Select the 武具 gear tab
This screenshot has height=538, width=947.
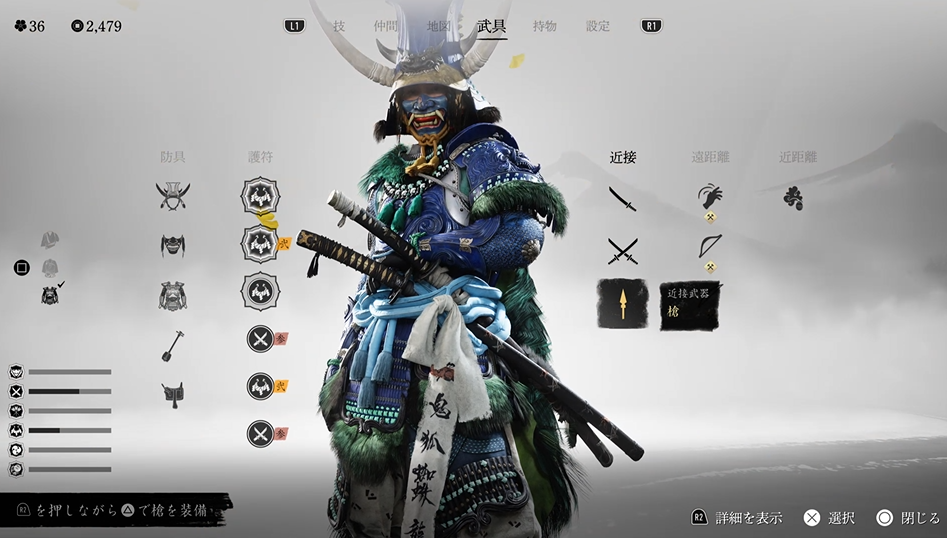point(492,26)
